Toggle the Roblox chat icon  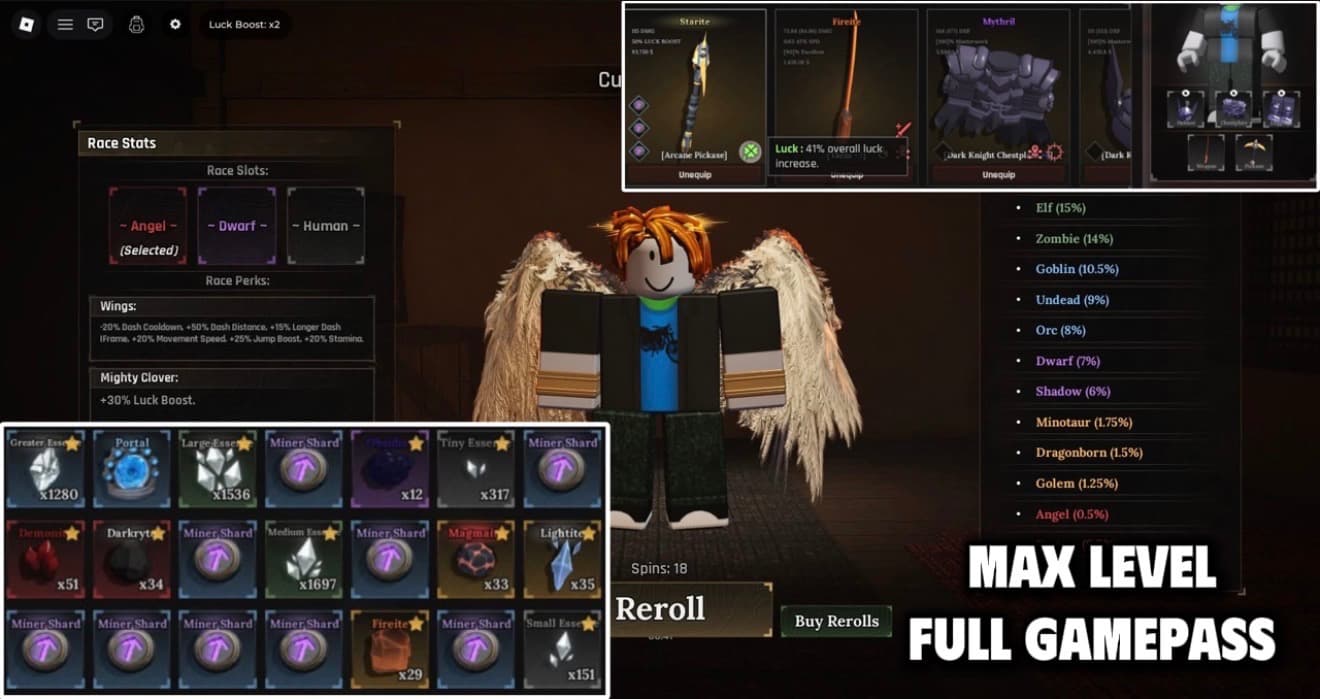click(95, 24)
